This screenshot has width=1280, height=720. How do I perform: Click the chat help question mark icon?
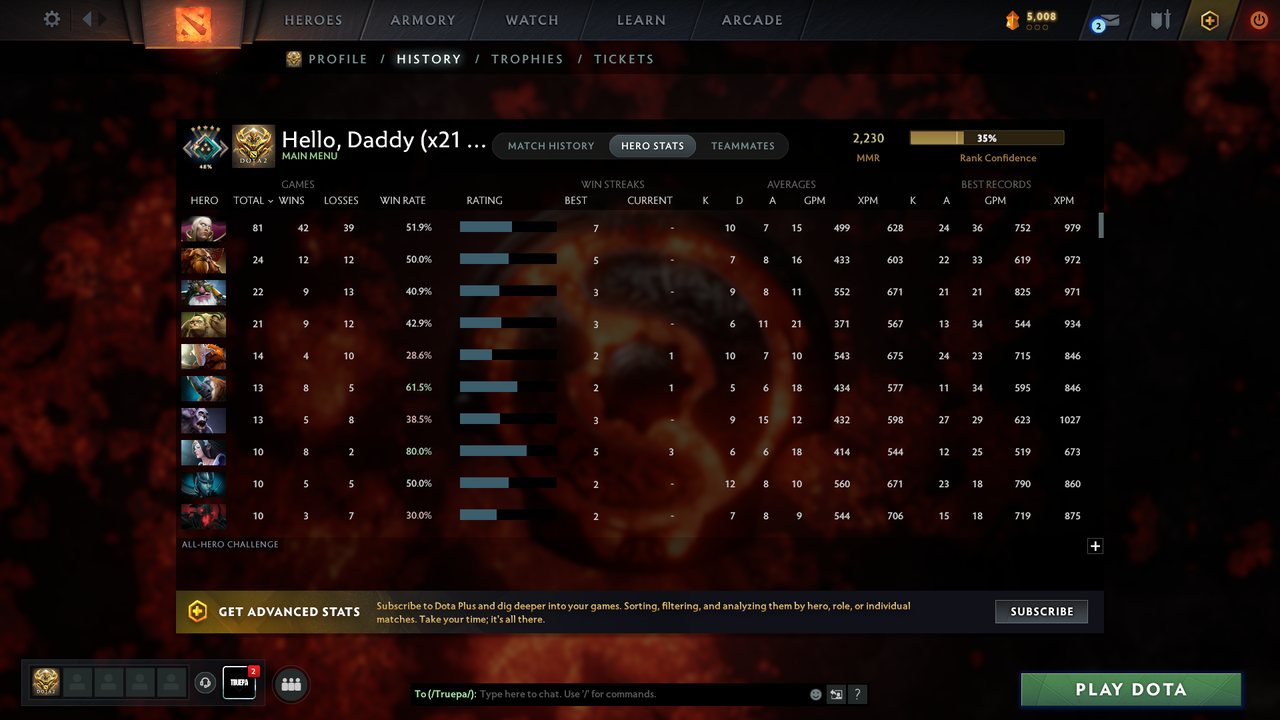pyautogui.click(x=857, y=694)
